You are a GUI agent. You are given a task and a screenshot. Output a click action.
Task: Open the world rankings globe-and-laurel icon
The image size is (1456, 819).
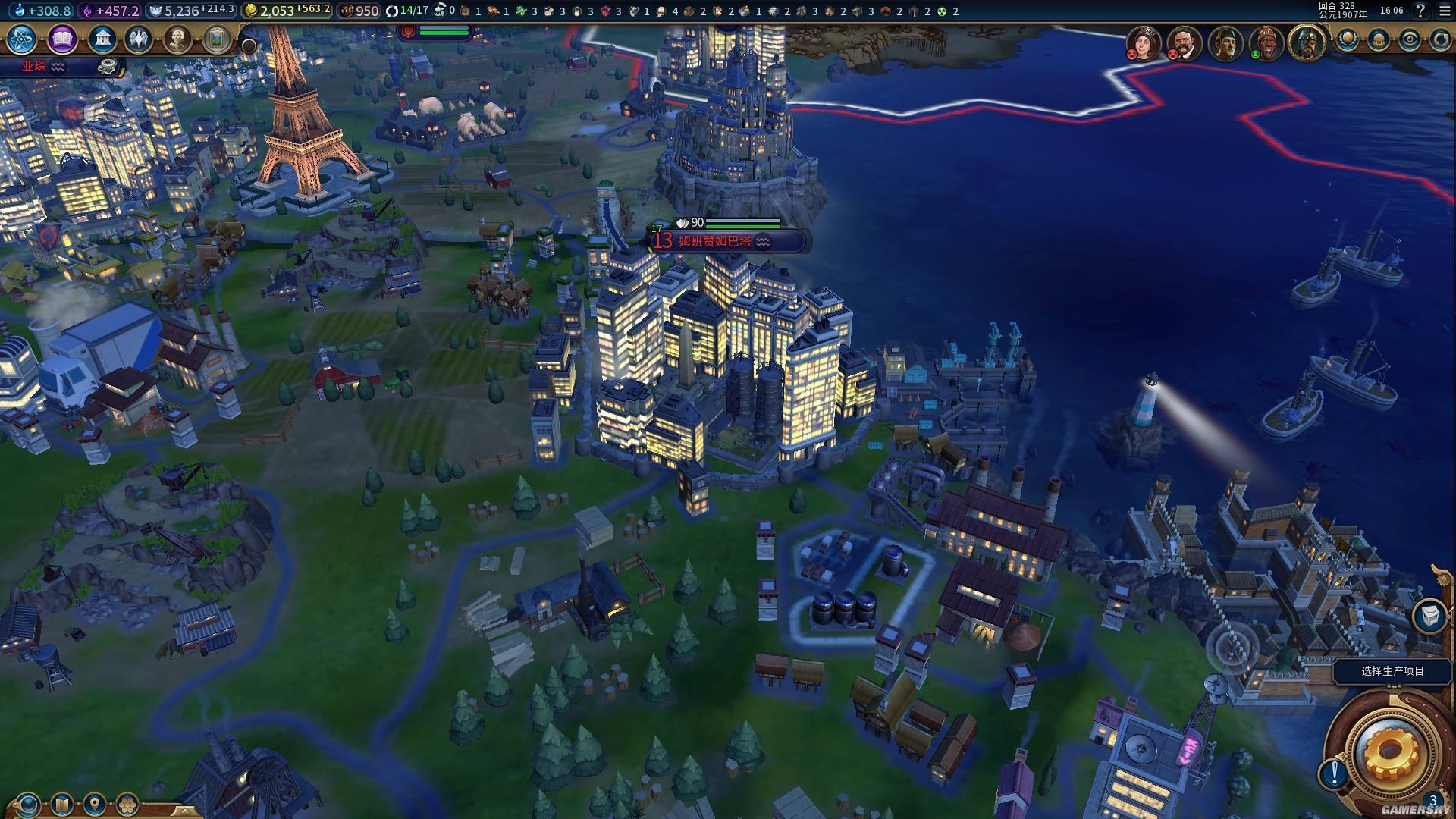click(x=1348, y=39)
